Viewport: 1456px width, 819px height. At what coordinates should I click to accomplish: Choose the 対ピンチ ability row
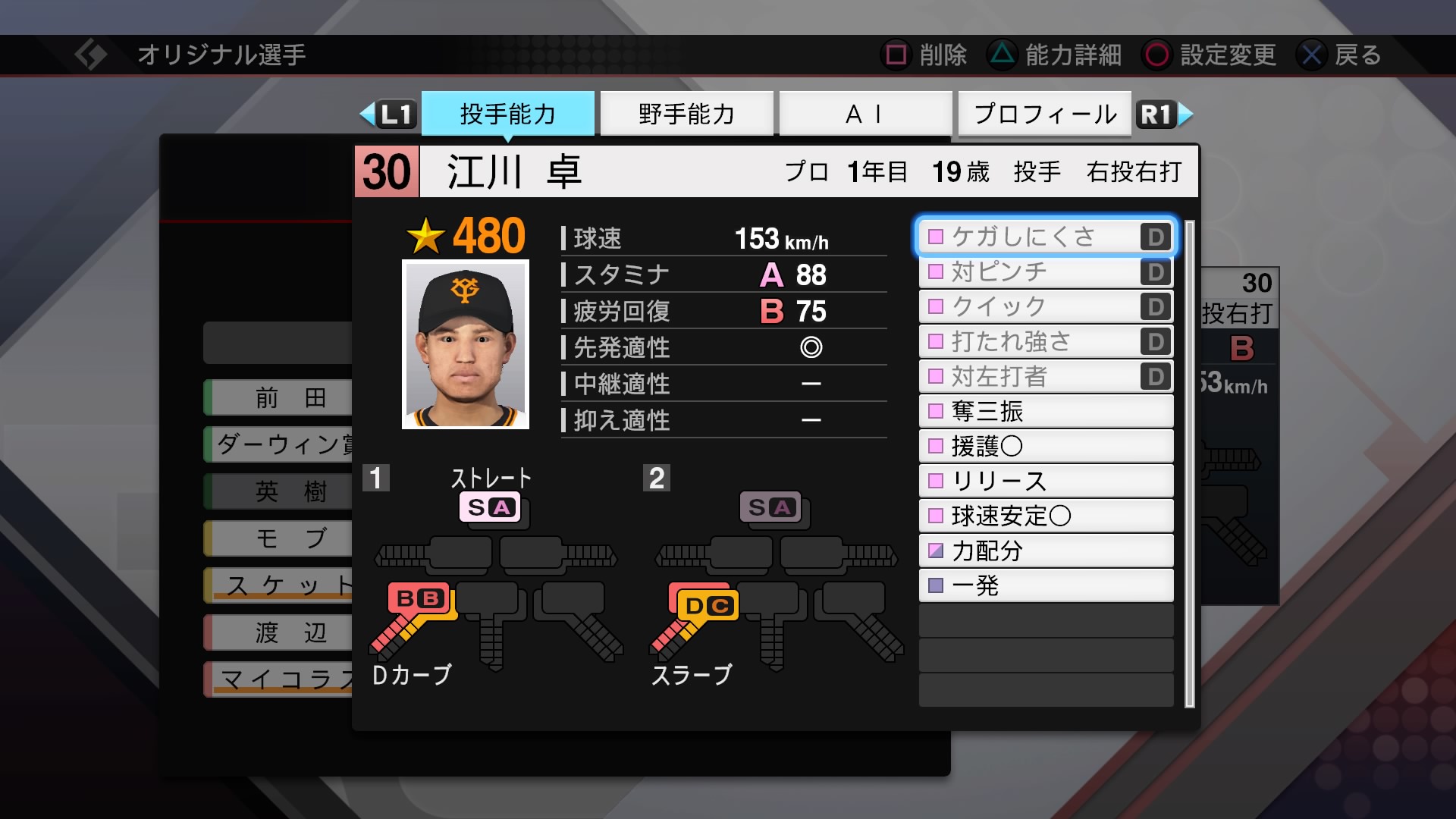tap(1045, 271)
